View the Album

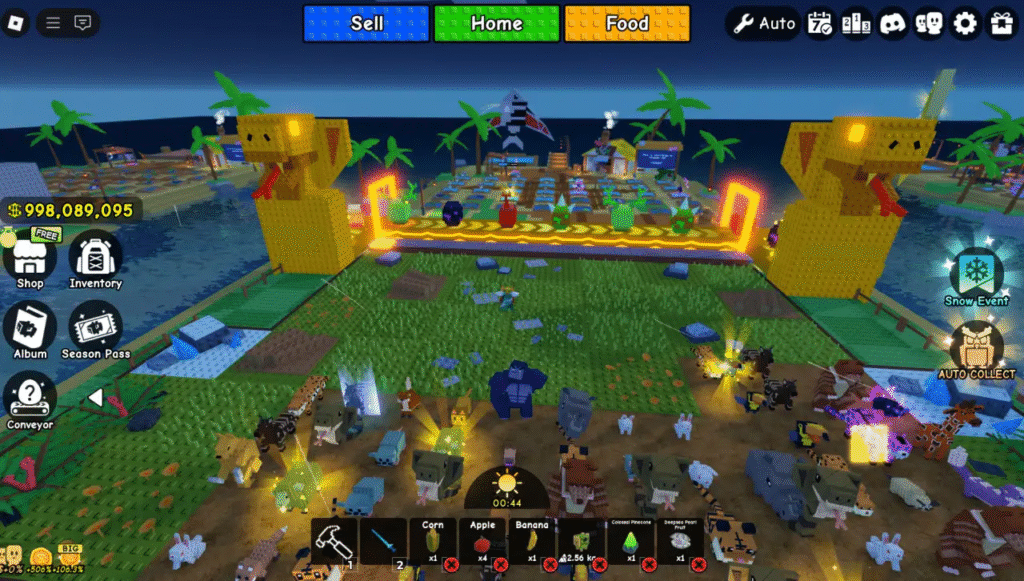tap(30, 329)
